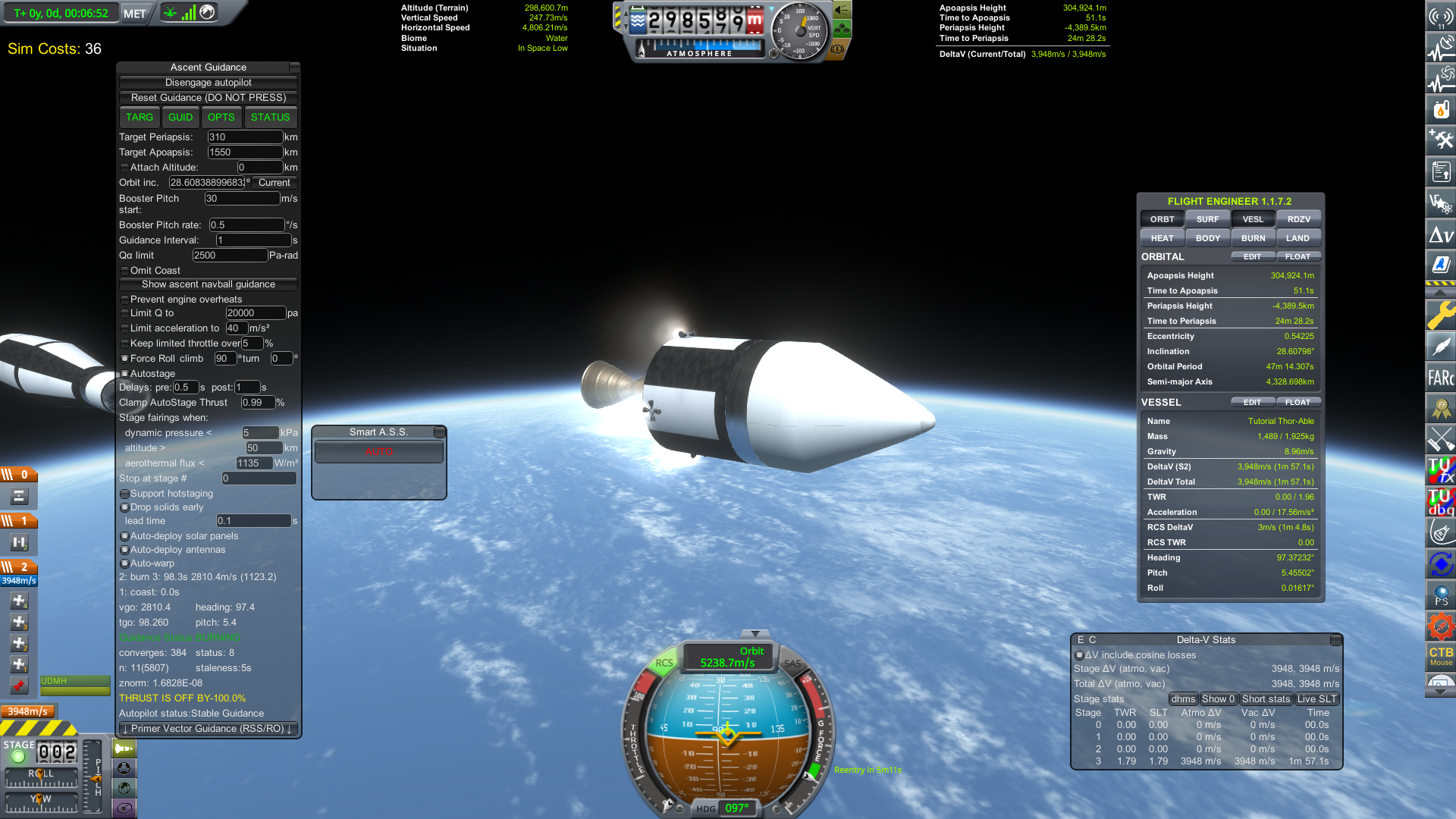Open Short stats in Delta-V Stats
1456x819 pixels.
(x=1266, y=699)
